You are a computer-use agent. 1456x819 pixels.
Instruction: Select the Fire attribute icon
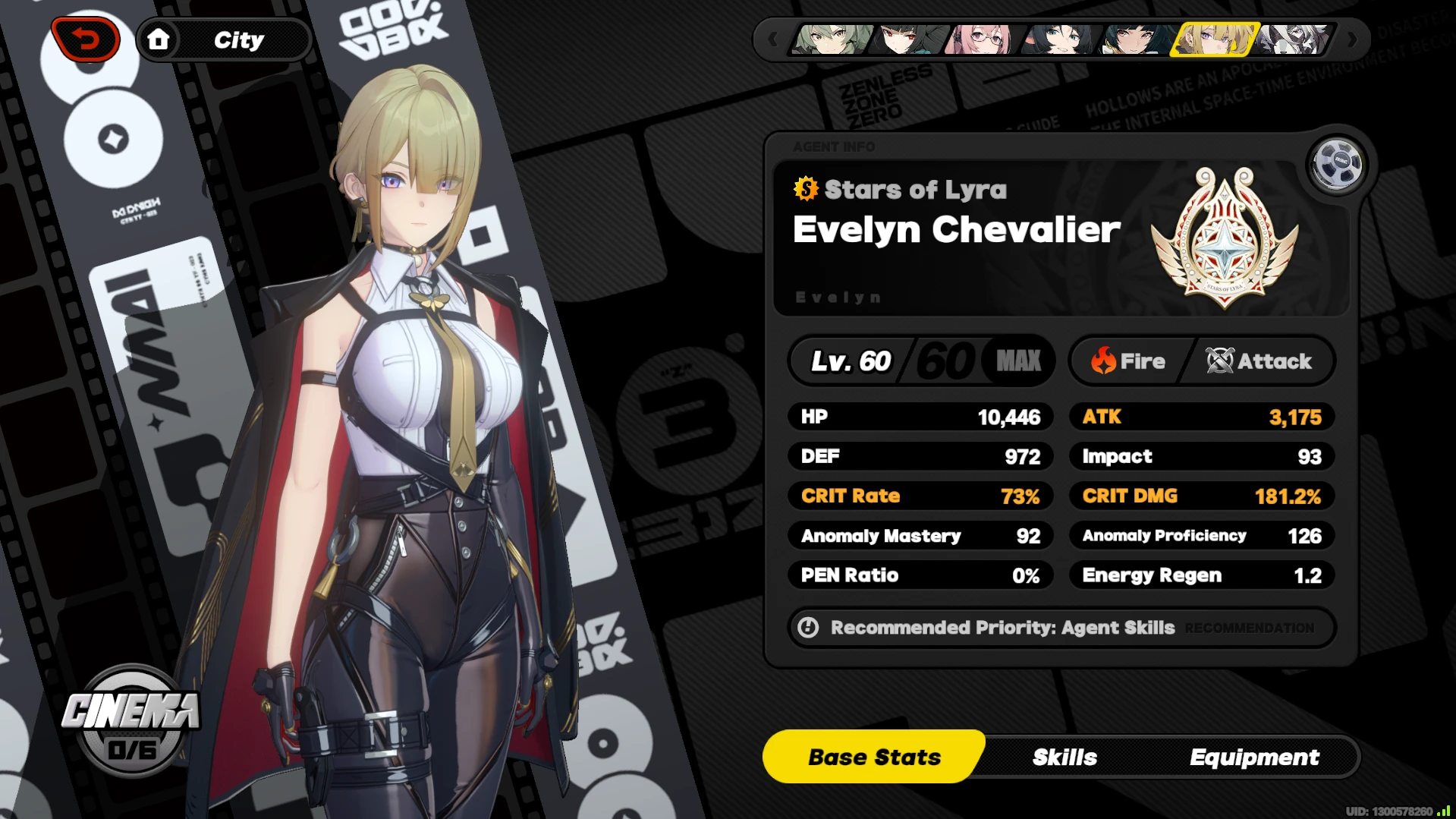1102,361
